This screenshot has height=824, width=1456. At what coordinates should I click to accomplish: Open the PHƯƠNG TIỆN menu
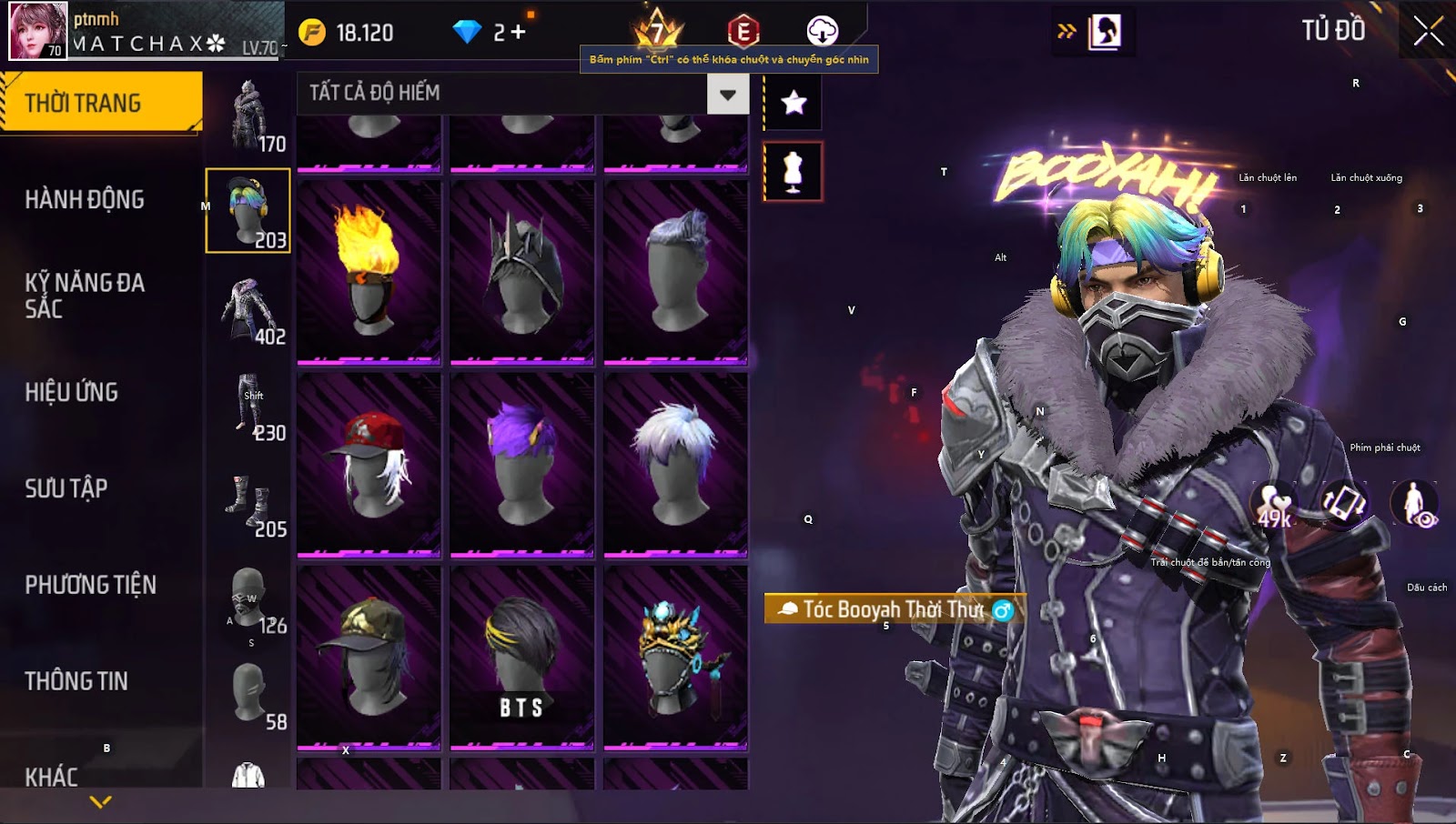coord(91,585)
